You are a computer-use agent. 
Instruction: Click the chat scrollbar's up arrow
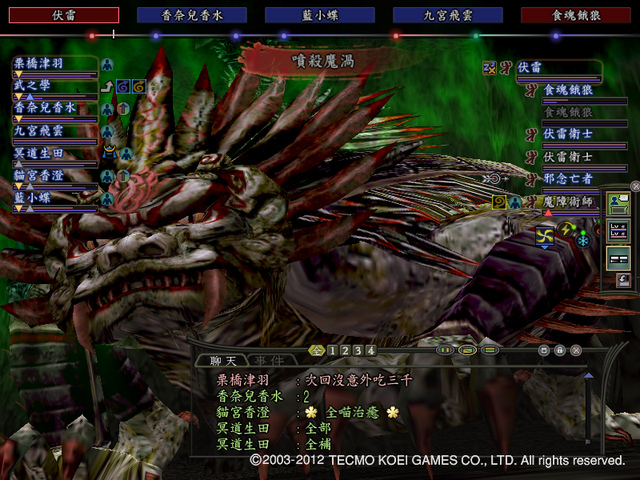click(x=588, y=377)
